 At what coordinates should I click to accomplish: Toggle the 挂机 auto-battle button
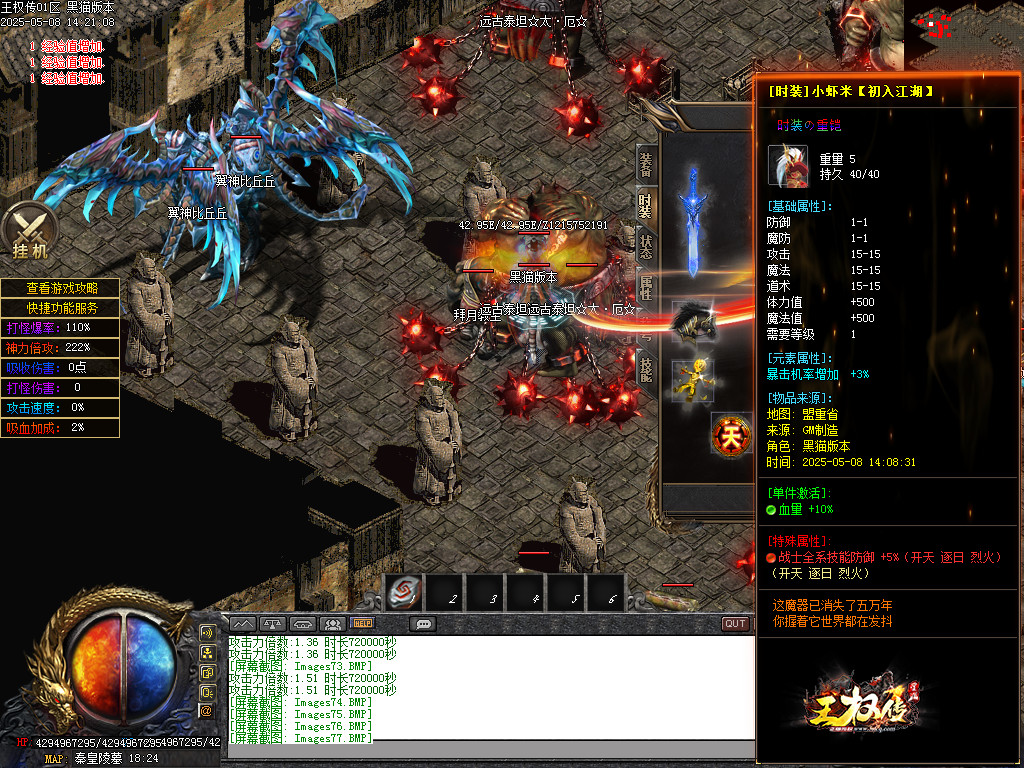[30, 231]
